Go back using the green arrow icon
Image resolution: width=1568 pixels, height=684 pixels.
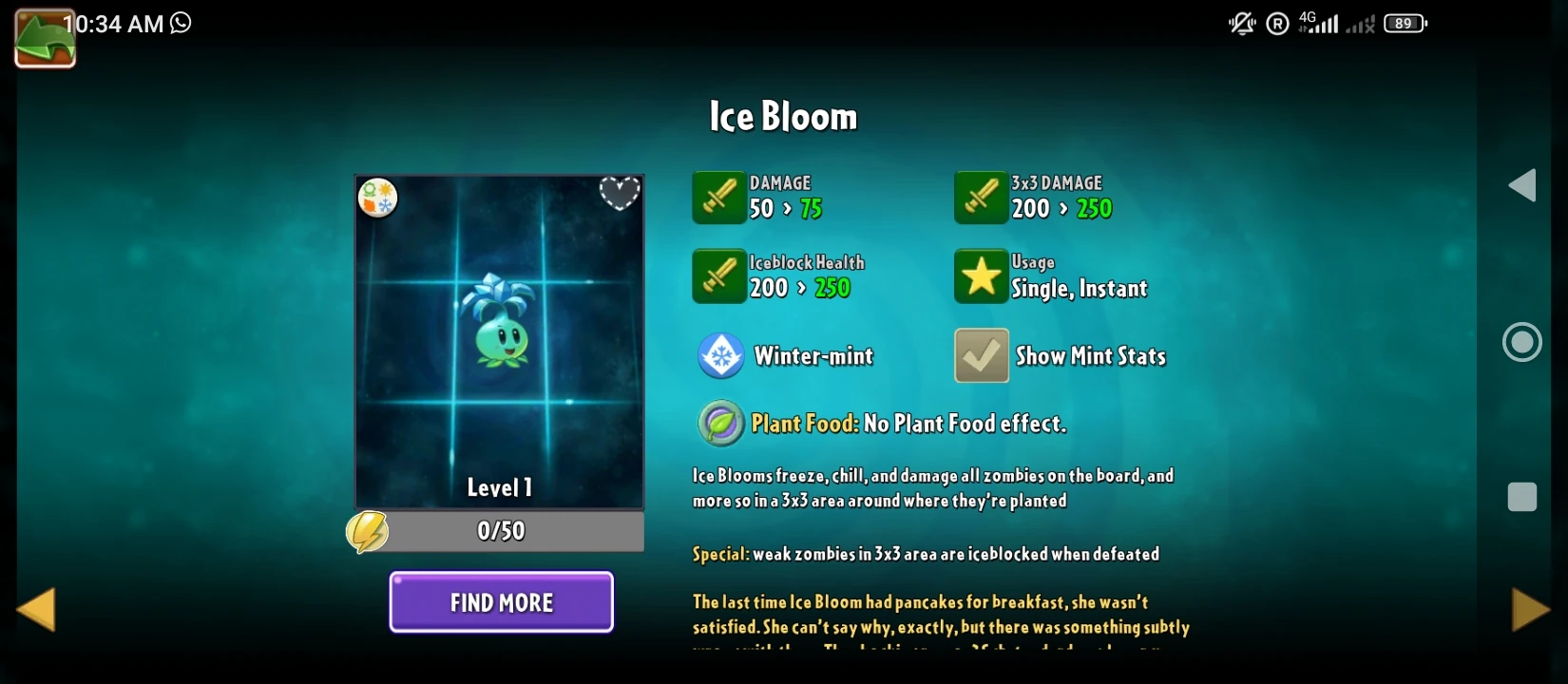45,38
